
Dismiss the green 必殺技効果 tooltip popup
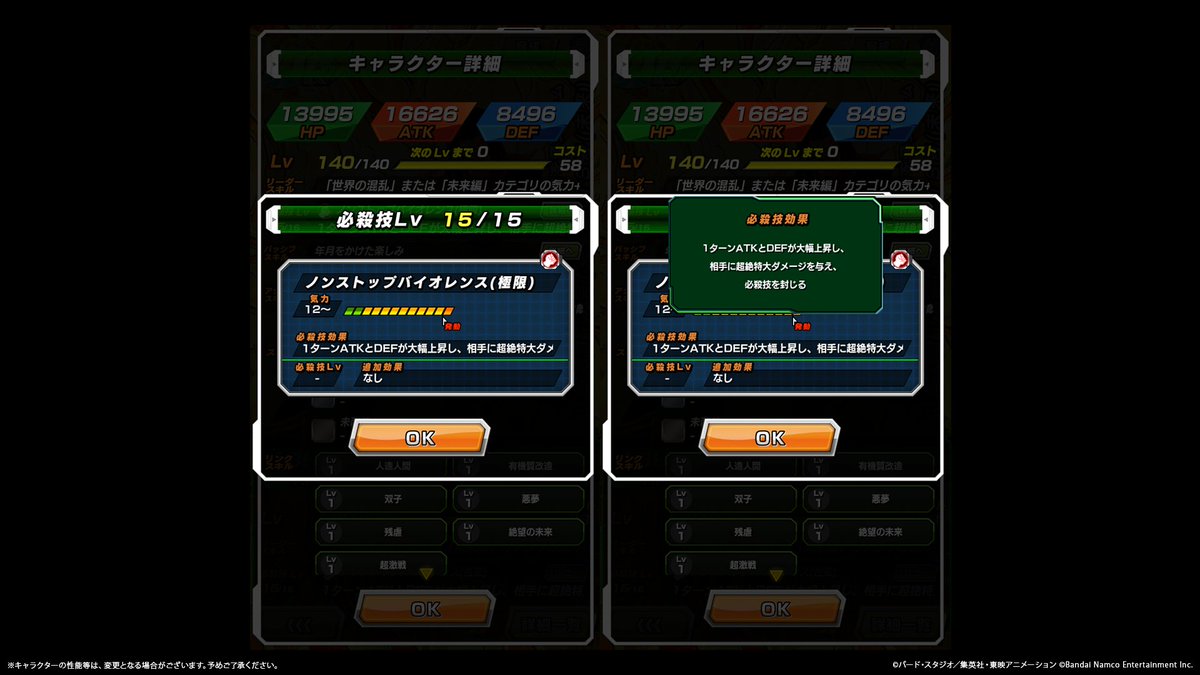coord(775,254)
